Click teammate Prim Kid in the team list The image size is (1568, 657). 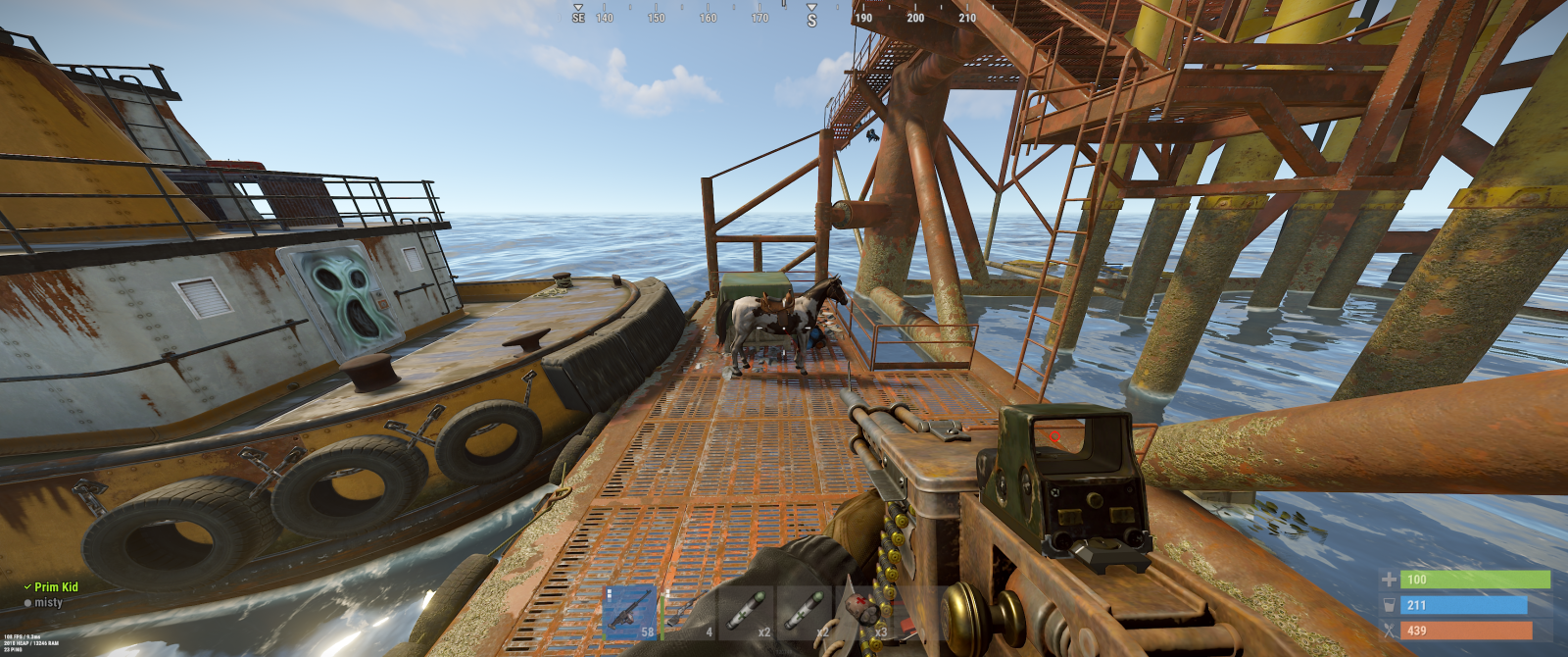click(56, 587)
